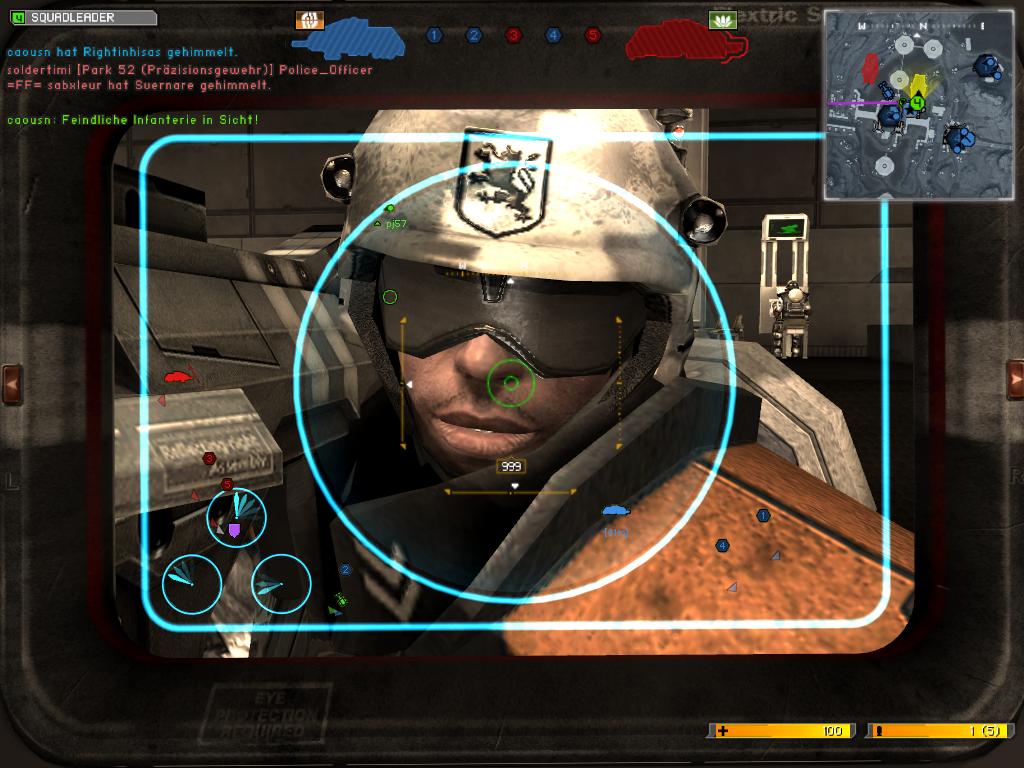The height and width of the screenshot is (768, 1024).
Task: Select the orange faction emblem icon
Action: coord(310,20)
